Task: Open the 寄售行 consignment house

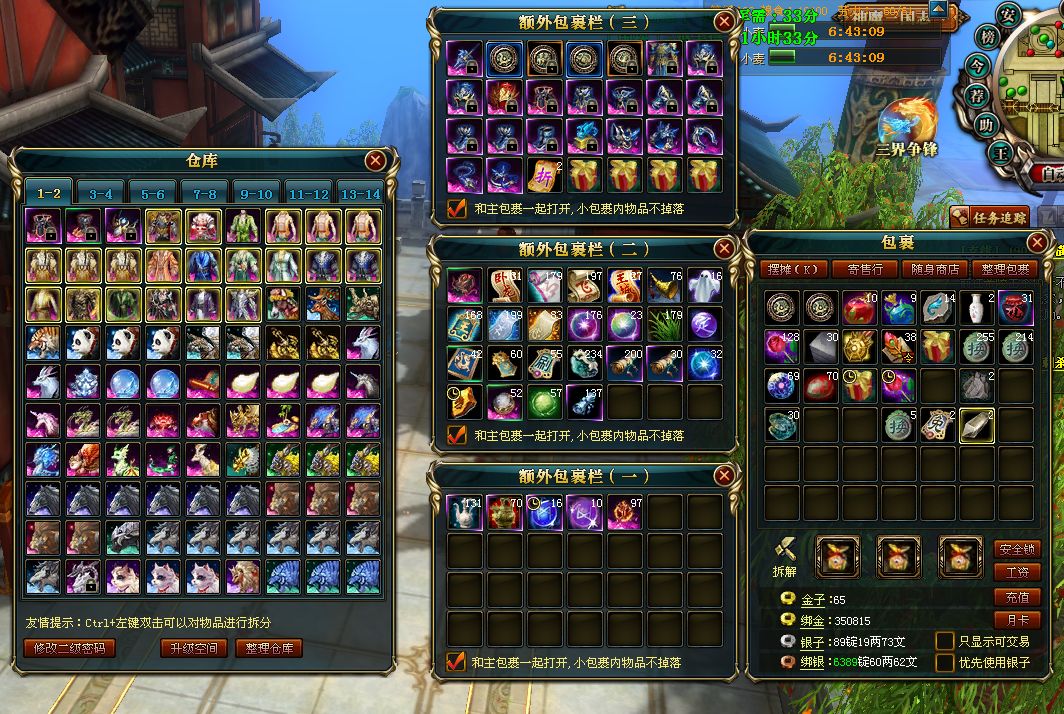Action: 865,269
